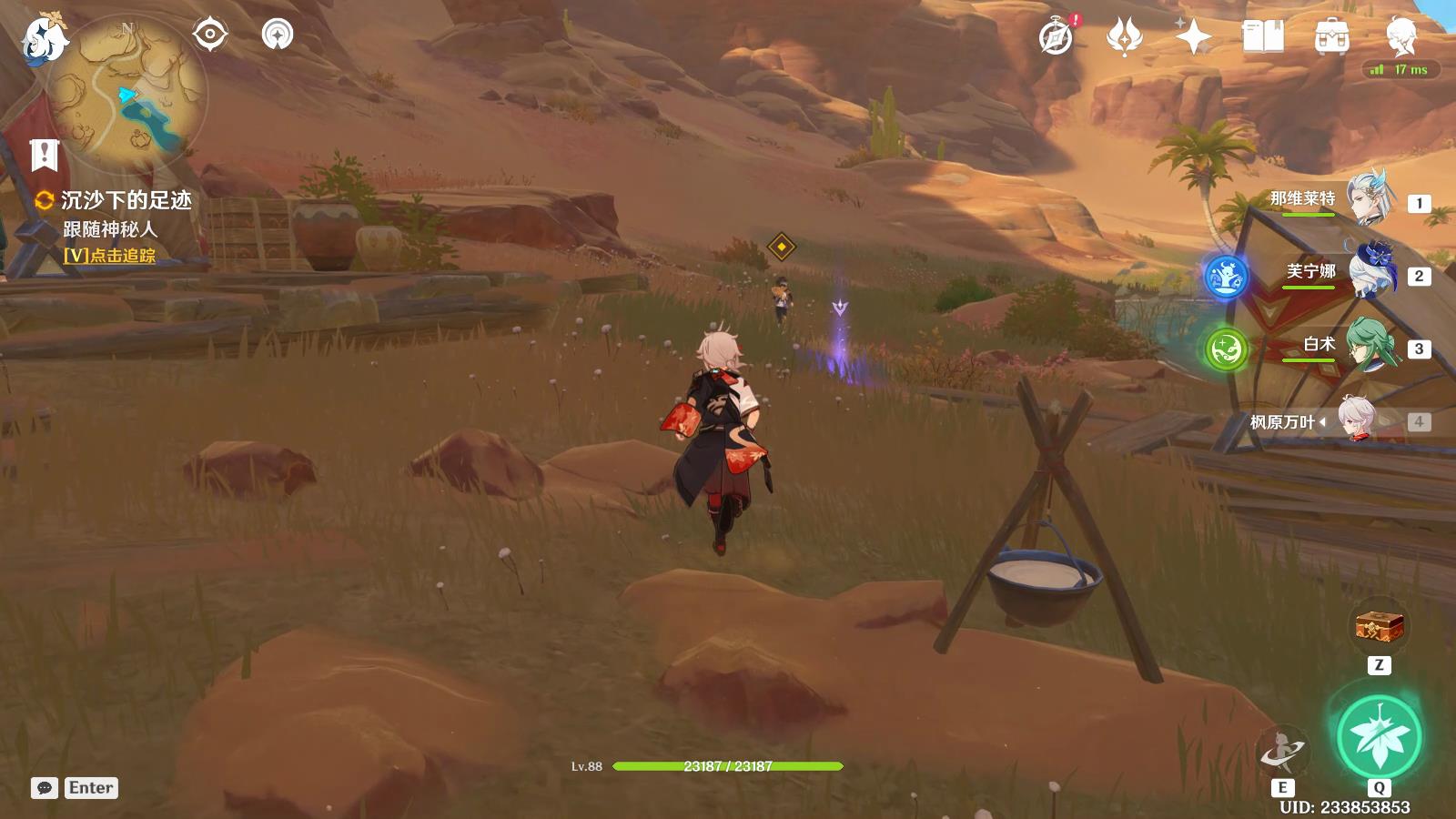Switch to party member 芙宁娜

1370,272
